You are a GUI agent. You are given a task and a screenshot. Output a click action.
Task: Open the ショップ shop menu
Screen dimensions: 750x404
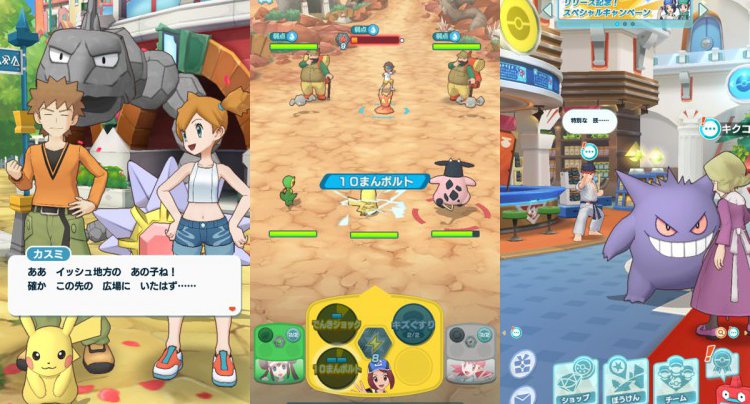click(x=575, y=378)
